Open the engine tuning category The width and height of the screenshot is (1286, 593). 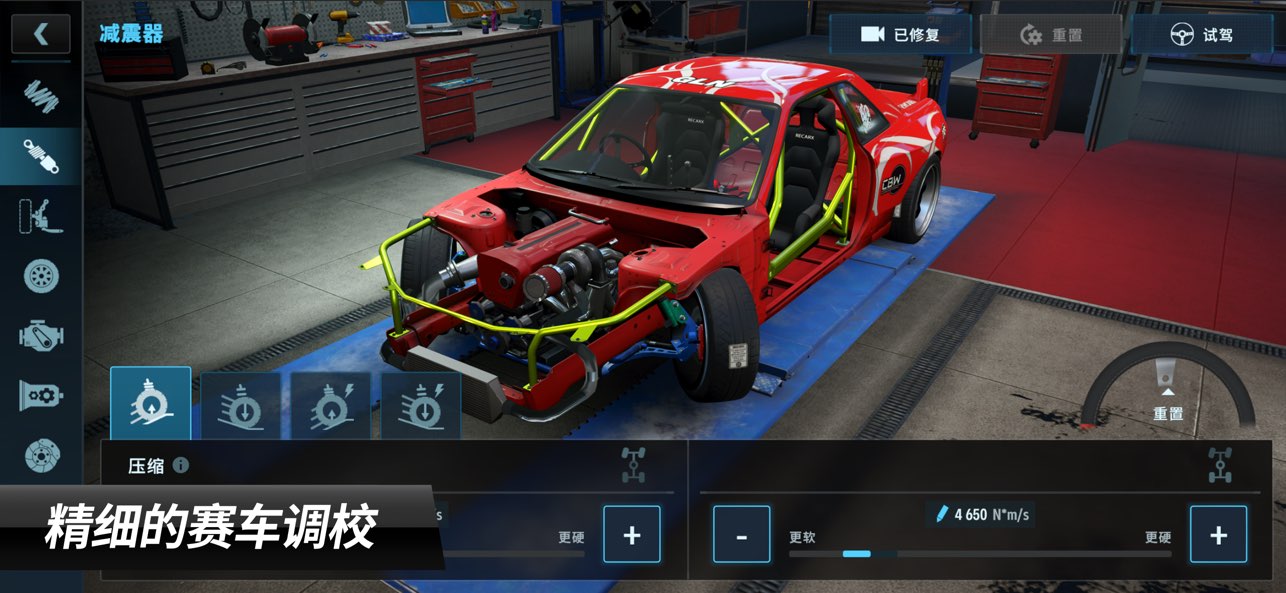tap(41, 335)
